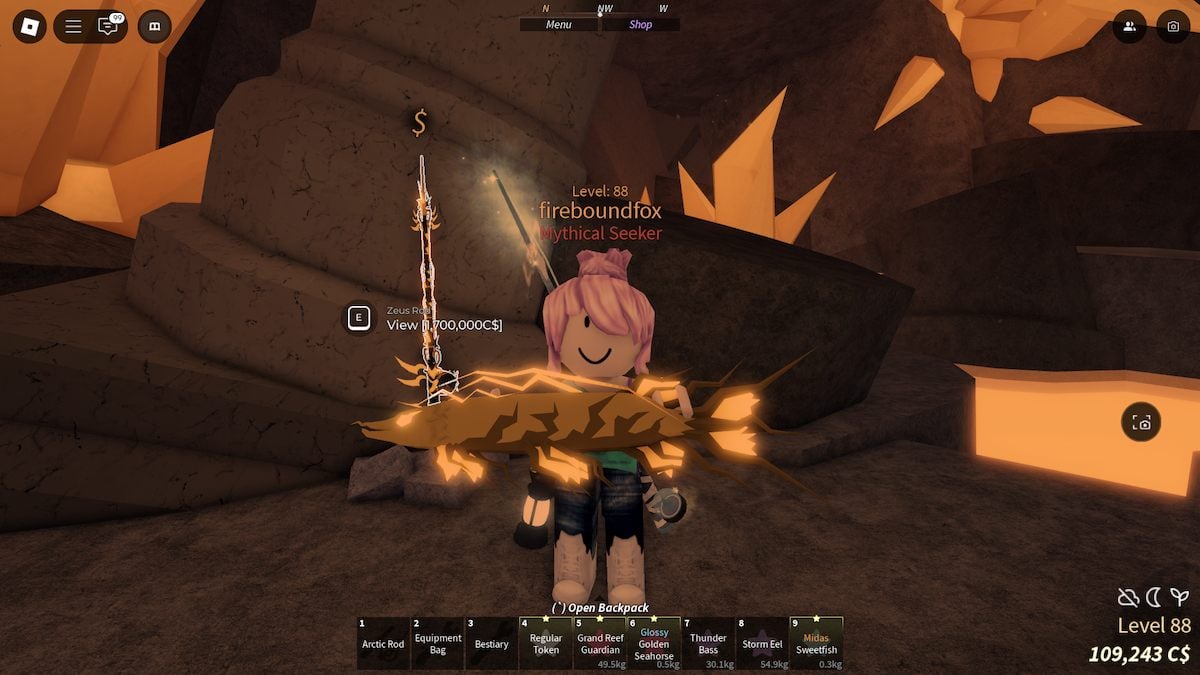Click the top-bar book icon
This screenshot has width=1200, height=675.
[x=155, y=26]
